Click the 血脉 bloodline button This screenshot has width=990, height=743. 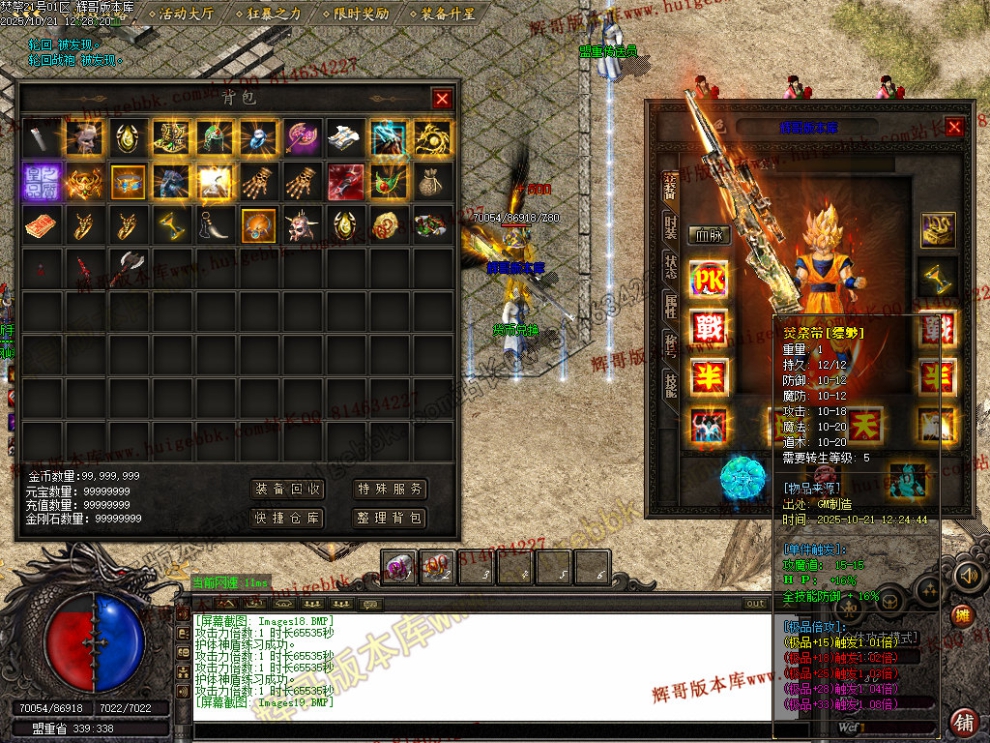708,237
